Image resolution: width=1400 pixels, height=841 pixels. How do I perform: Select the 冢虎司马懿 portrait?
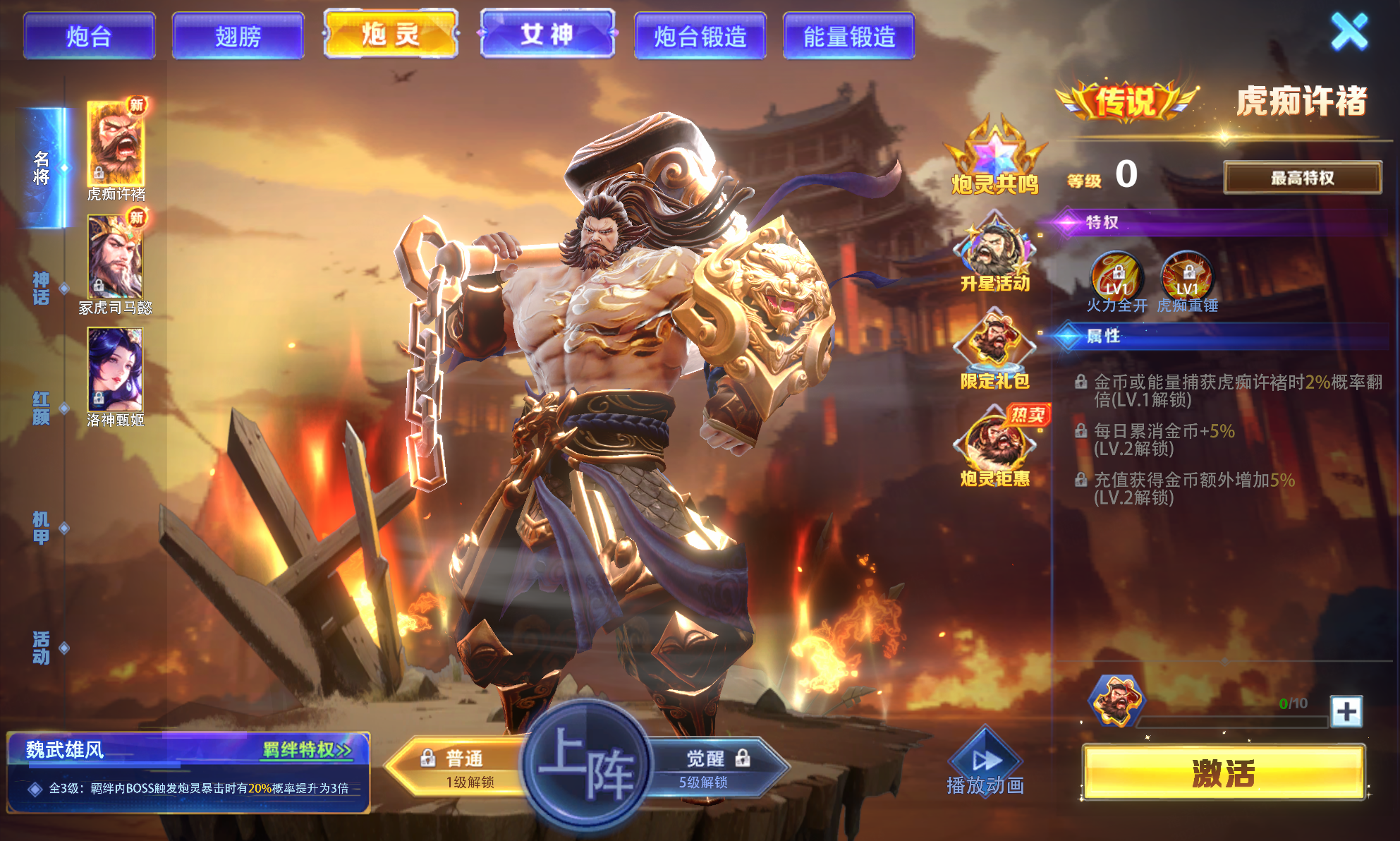(x=115, y=257)
